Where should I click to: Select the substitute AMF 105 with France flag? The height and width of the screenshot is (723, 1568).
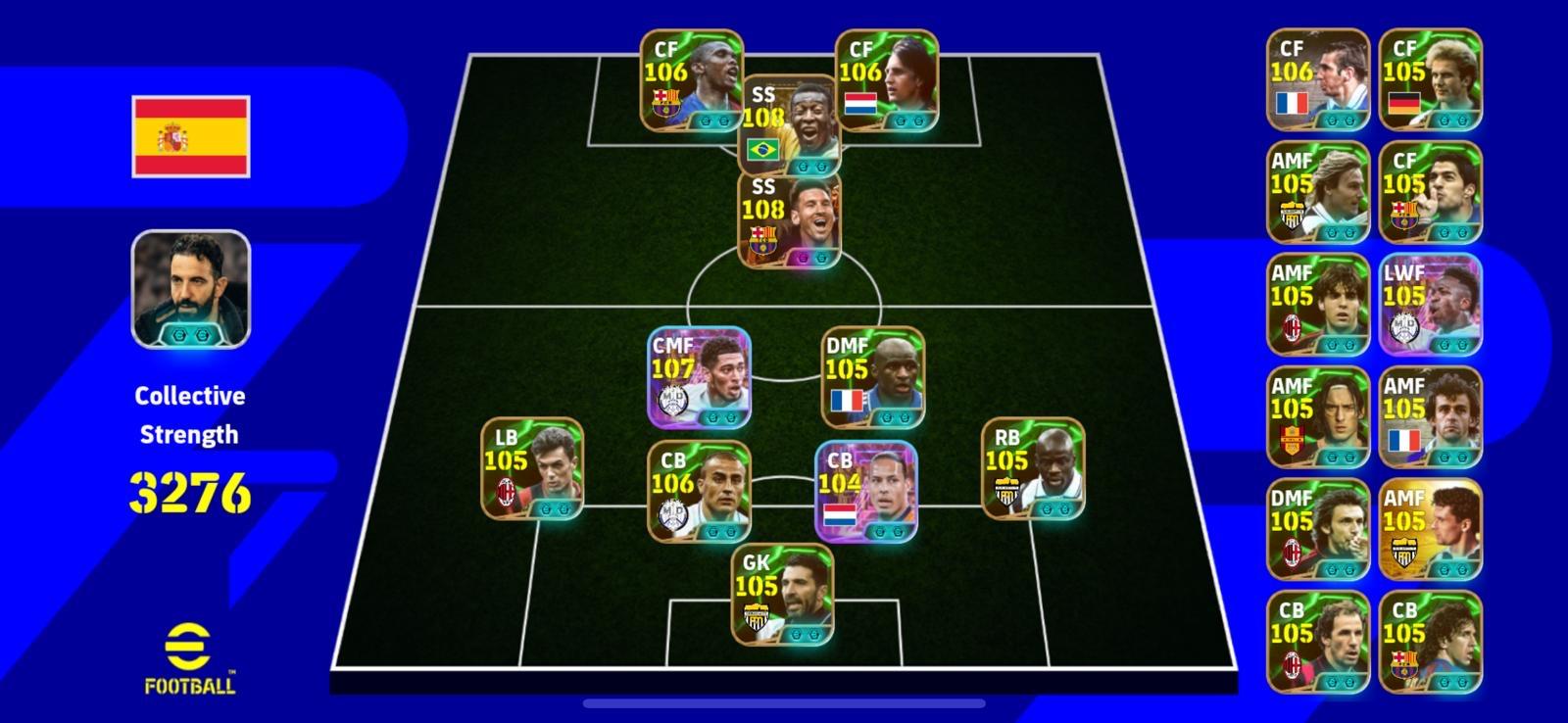click(1431, 417)
